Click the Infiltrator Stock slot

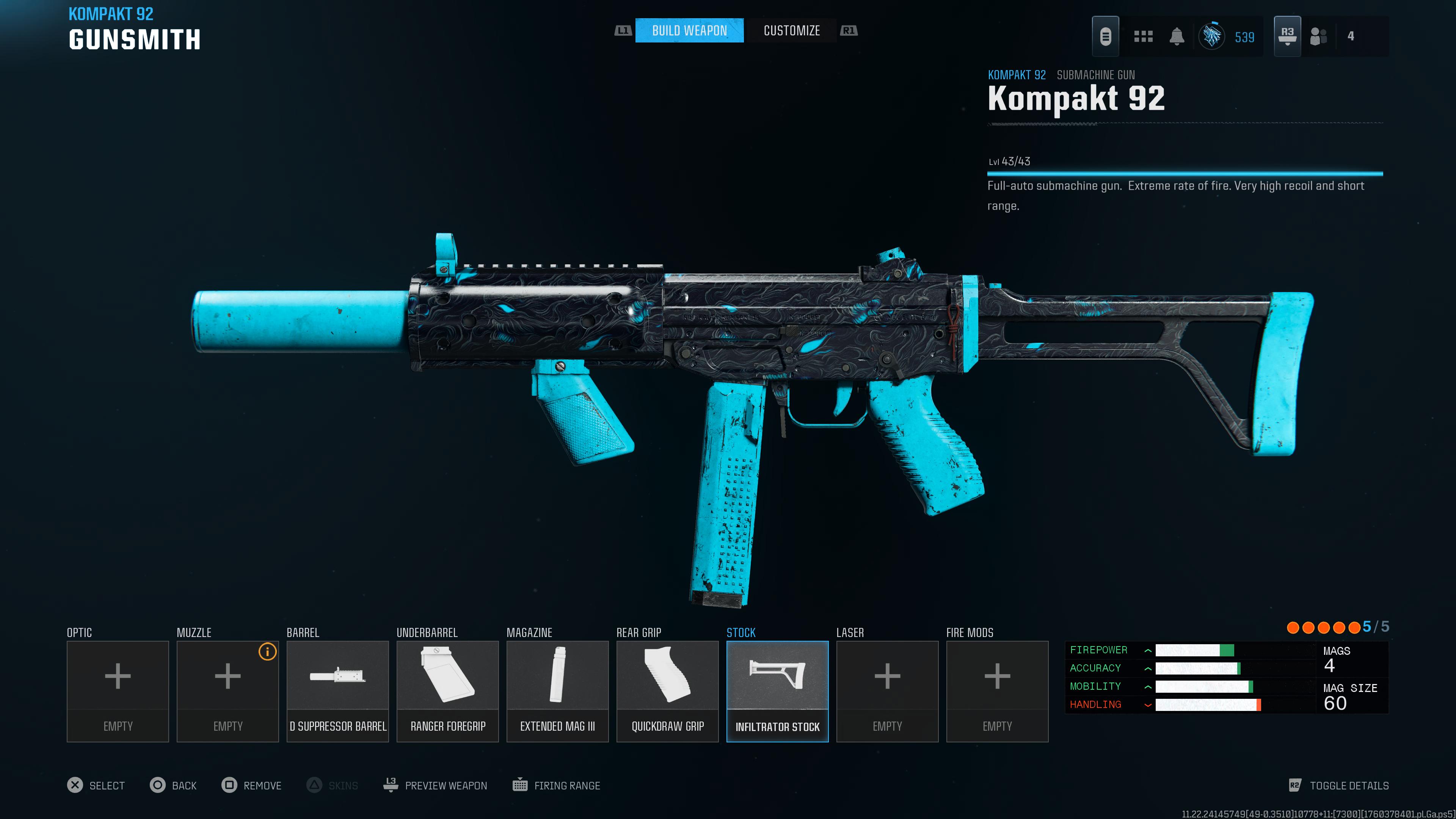tap(777, 691)
